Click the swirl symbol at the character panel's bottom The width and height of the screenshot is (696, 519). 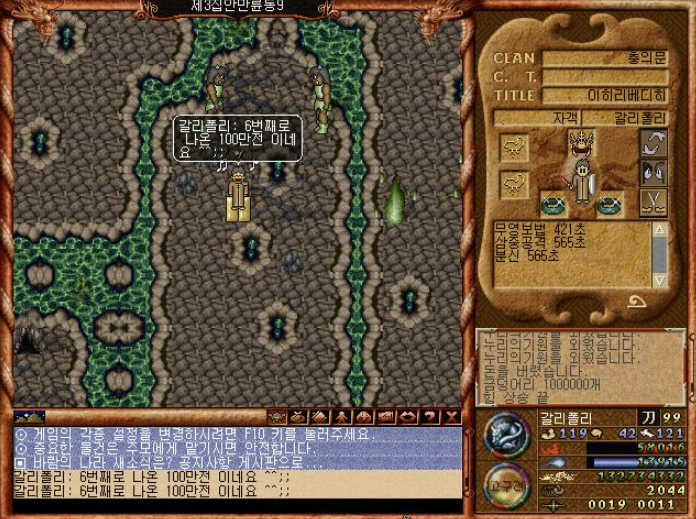click(x=636, y=302)
